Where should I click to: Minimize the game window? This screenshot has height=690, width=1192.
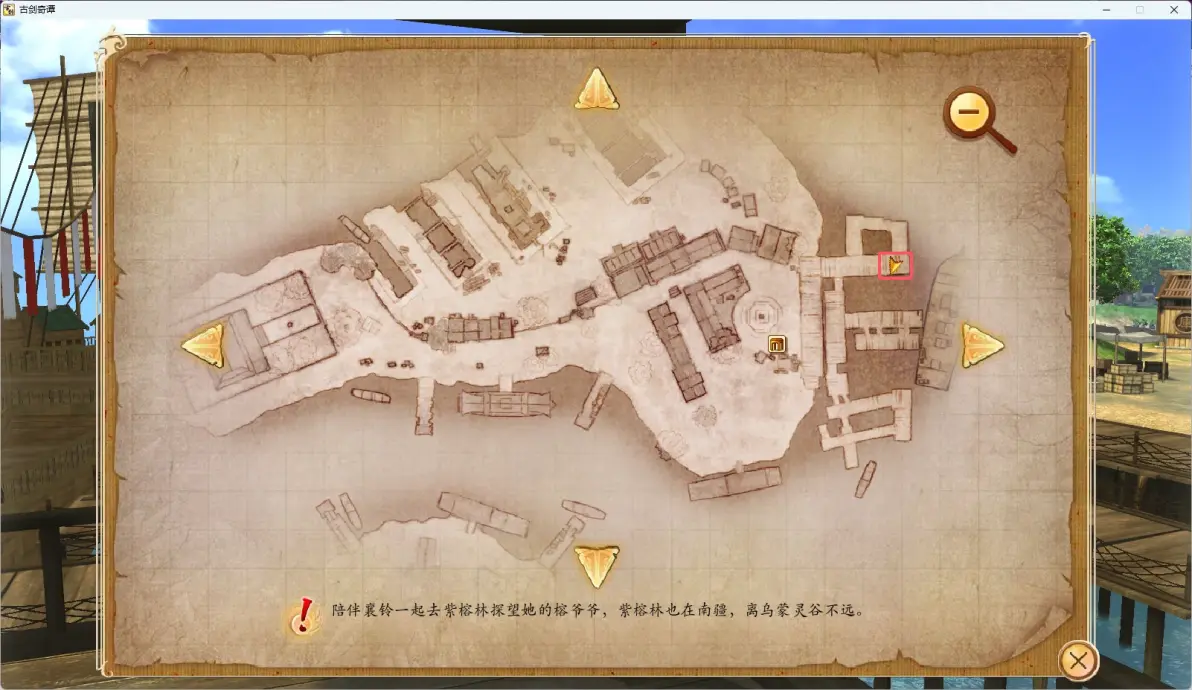pos(1103,9)
